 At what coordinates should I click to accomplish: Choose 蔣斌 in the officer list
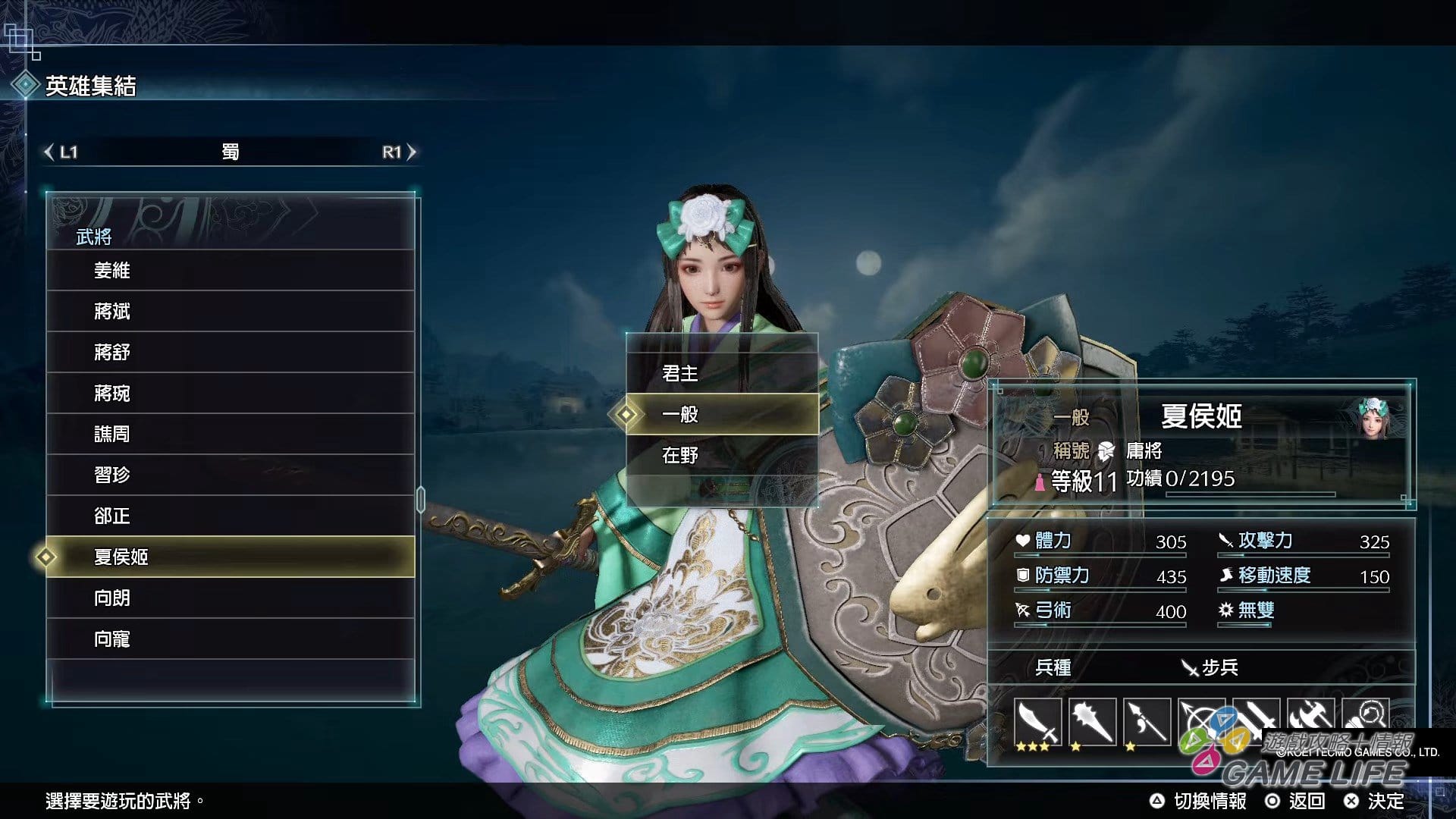pos(230,312)
